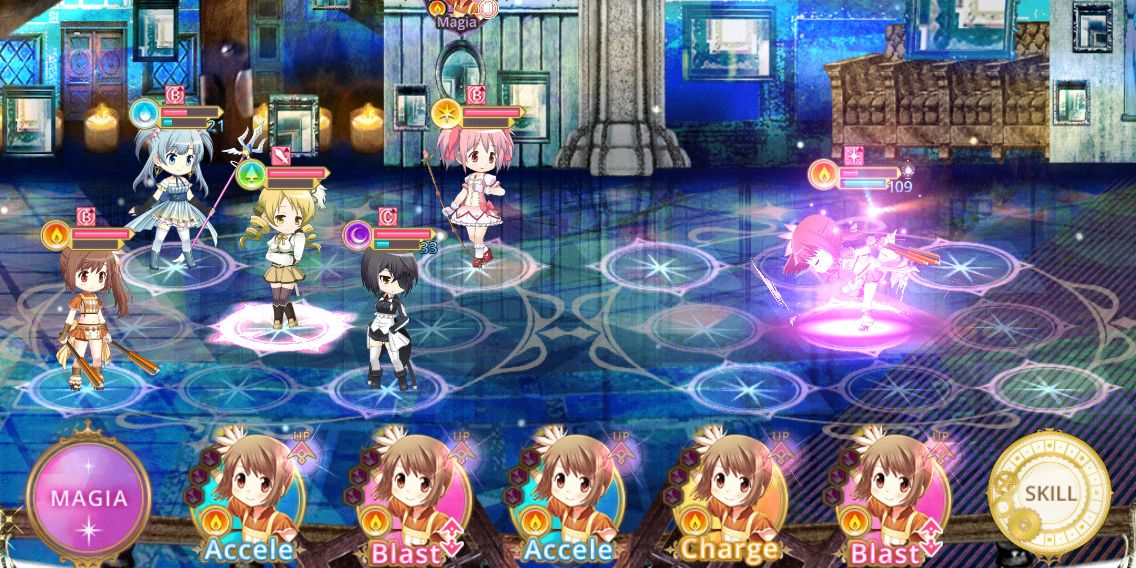
Task: Open the gold SKILL menu
Action: point(1049,493)
